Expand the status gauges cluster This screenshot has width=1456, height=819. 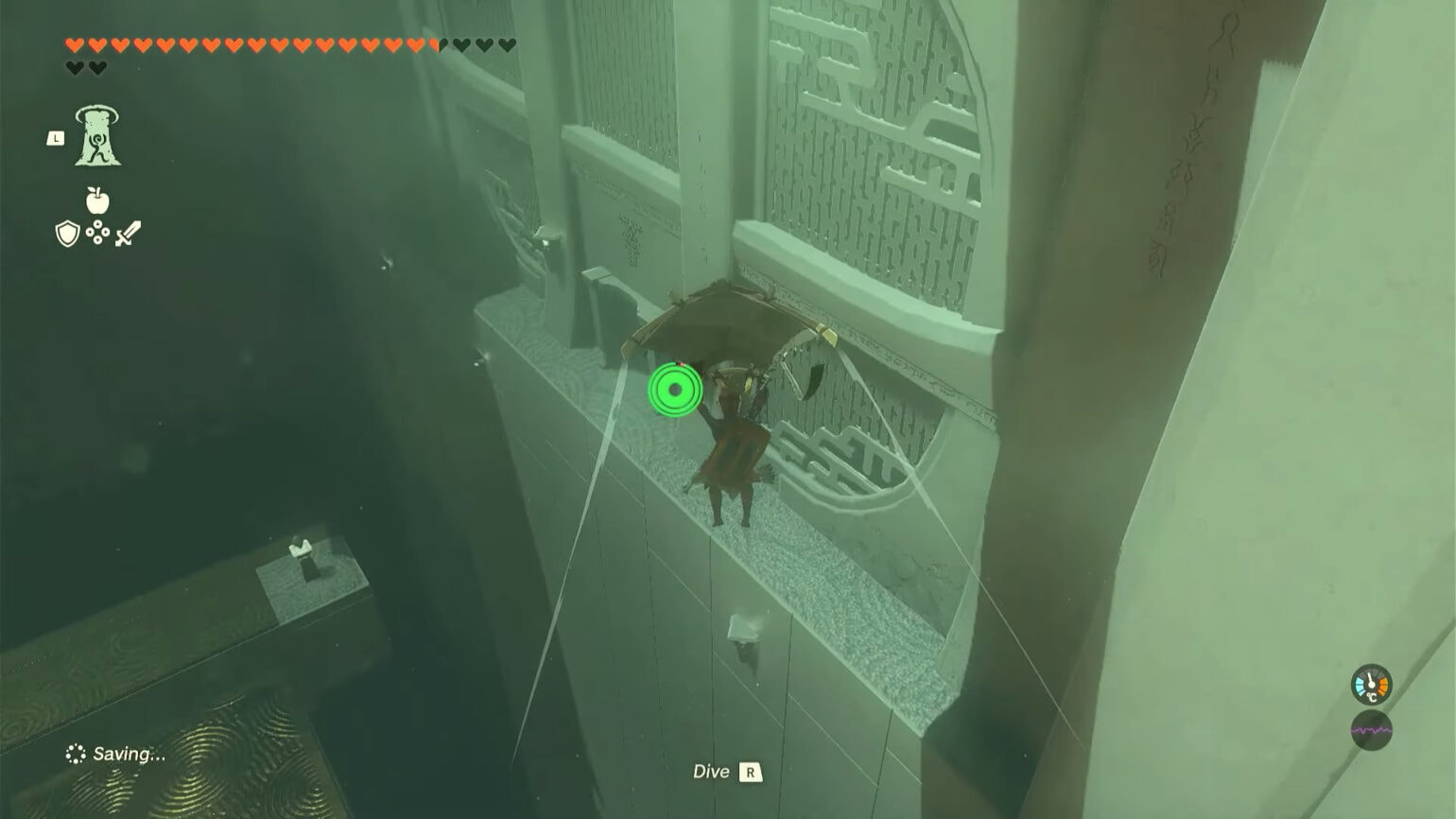pos(1370,707)
